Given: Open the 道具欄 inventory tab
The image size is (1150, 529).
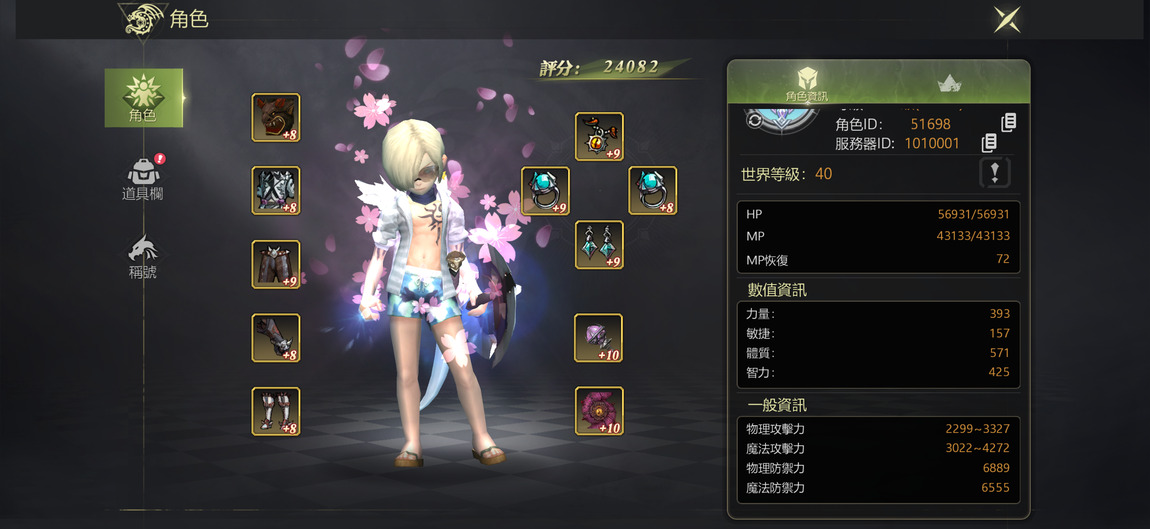Looking at the screenshot, I should pyautogui.click(x=143, y=179).
